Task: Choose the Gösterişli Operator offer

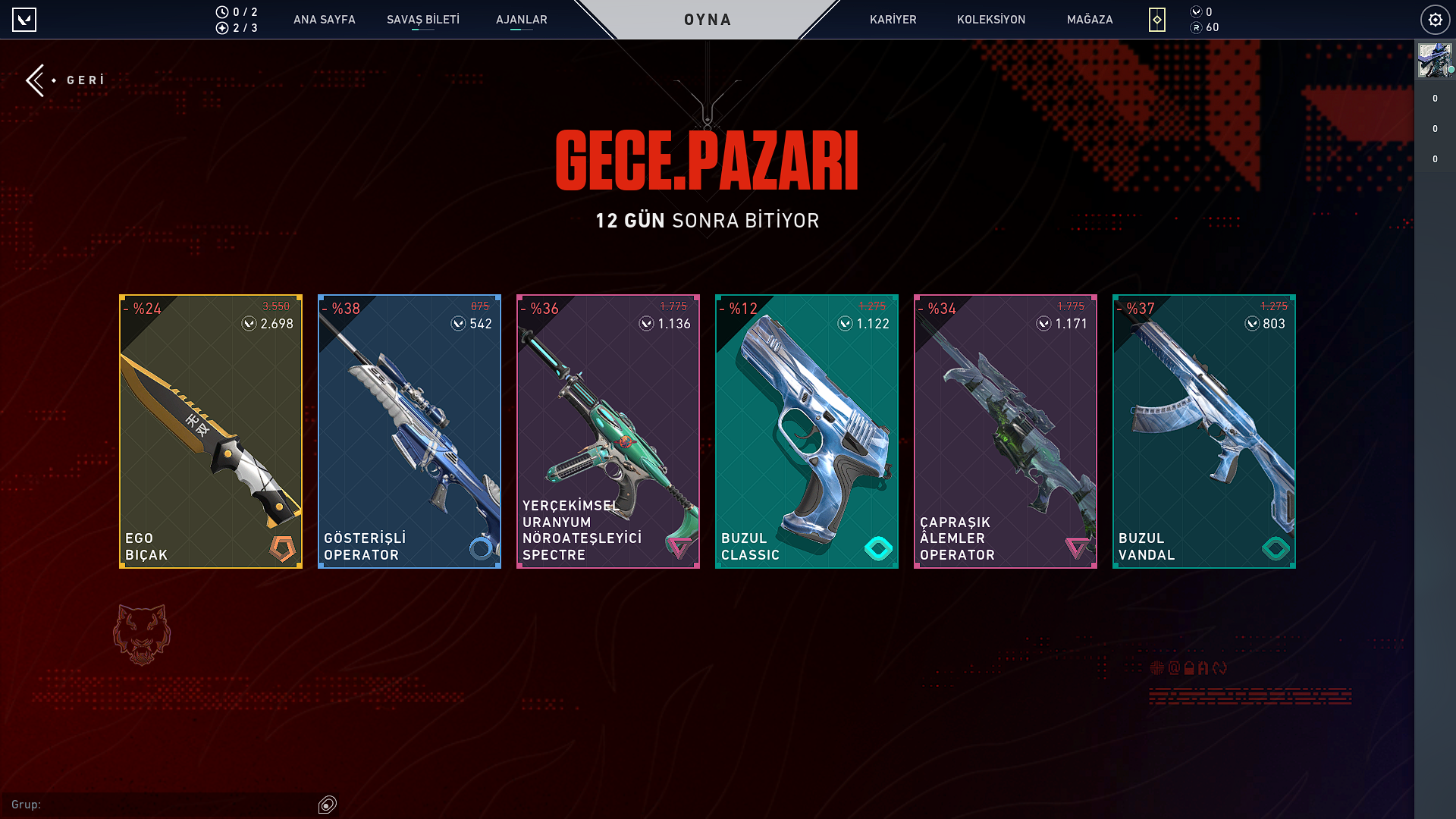Action: 409,431
